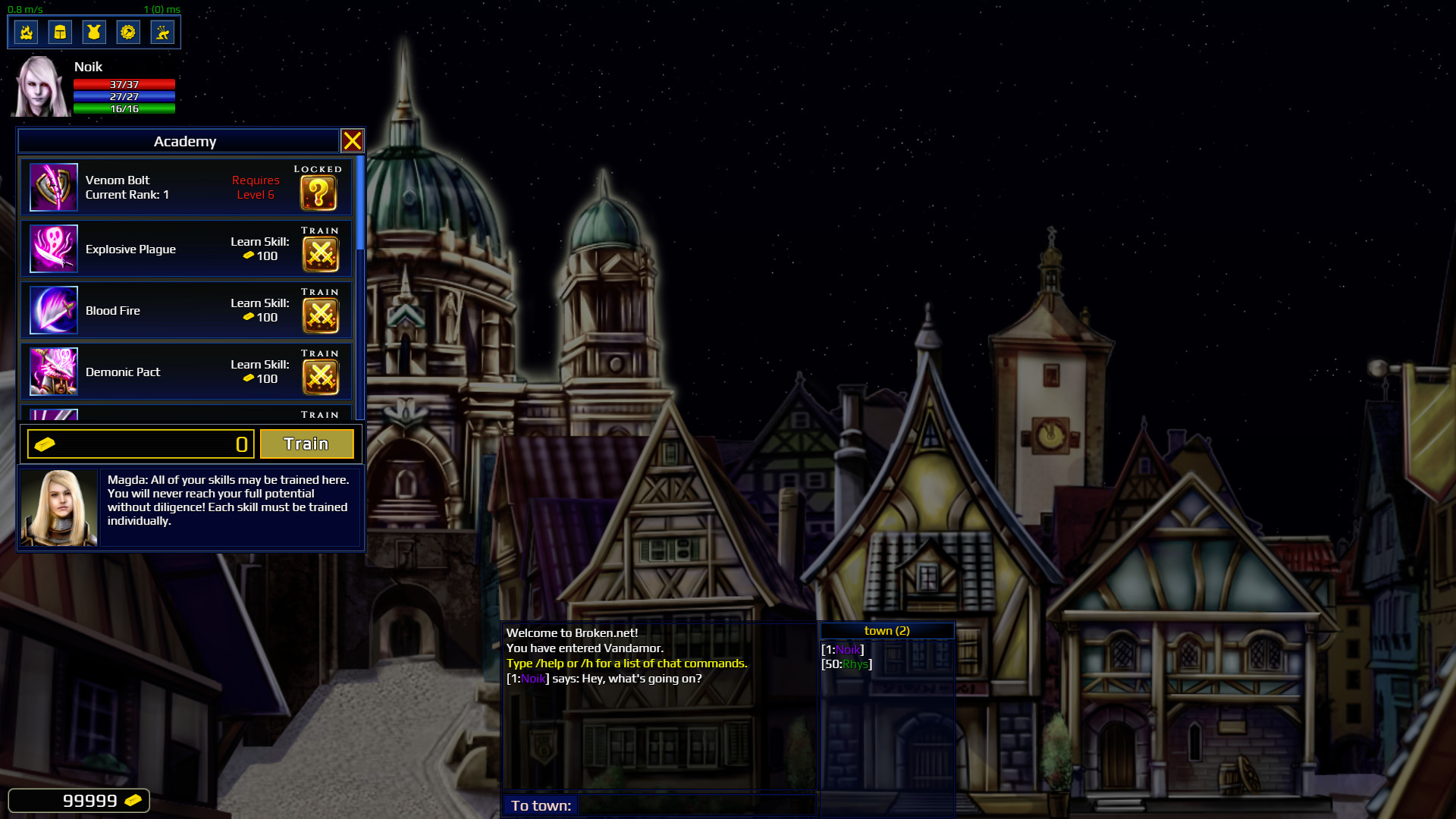Click the Blood Fire skill icon
The width and height of the screenshot is (1456, 819).
click(54, 309)
